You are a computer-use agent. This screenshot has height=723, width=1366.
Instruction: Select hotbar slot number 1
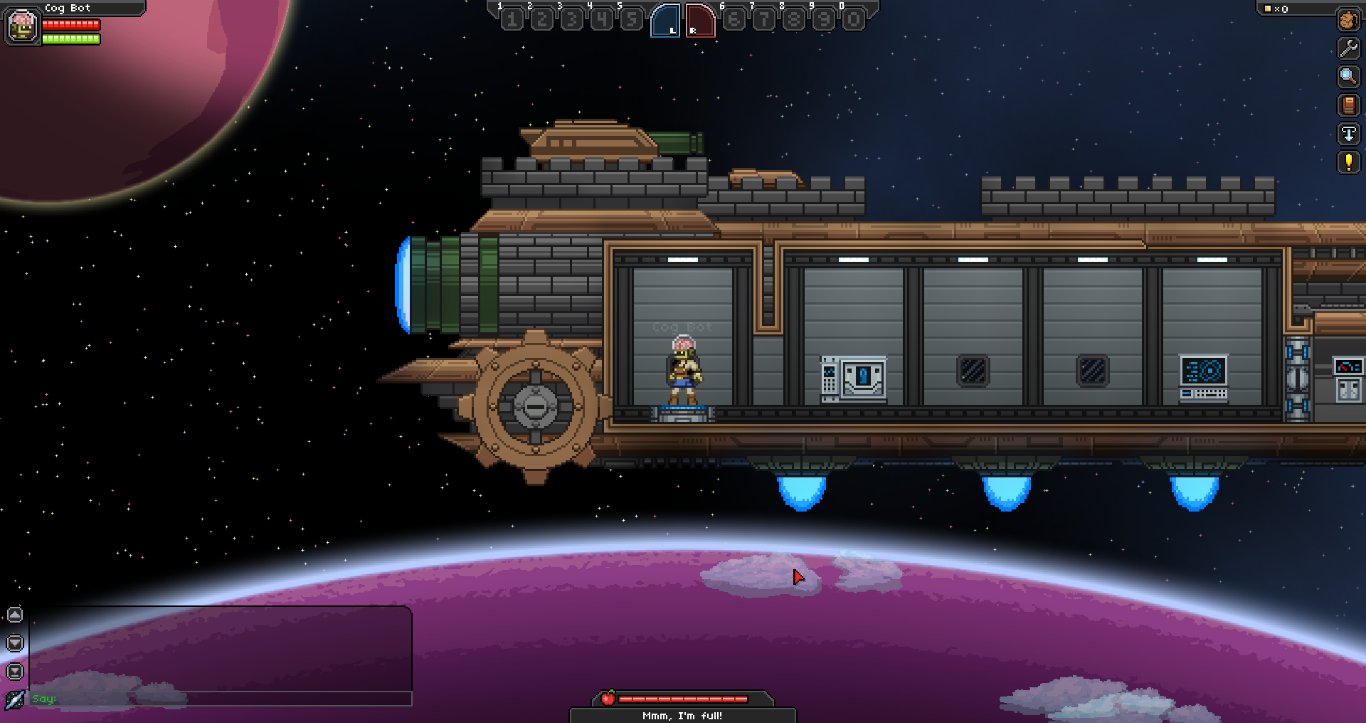[512, 19]
